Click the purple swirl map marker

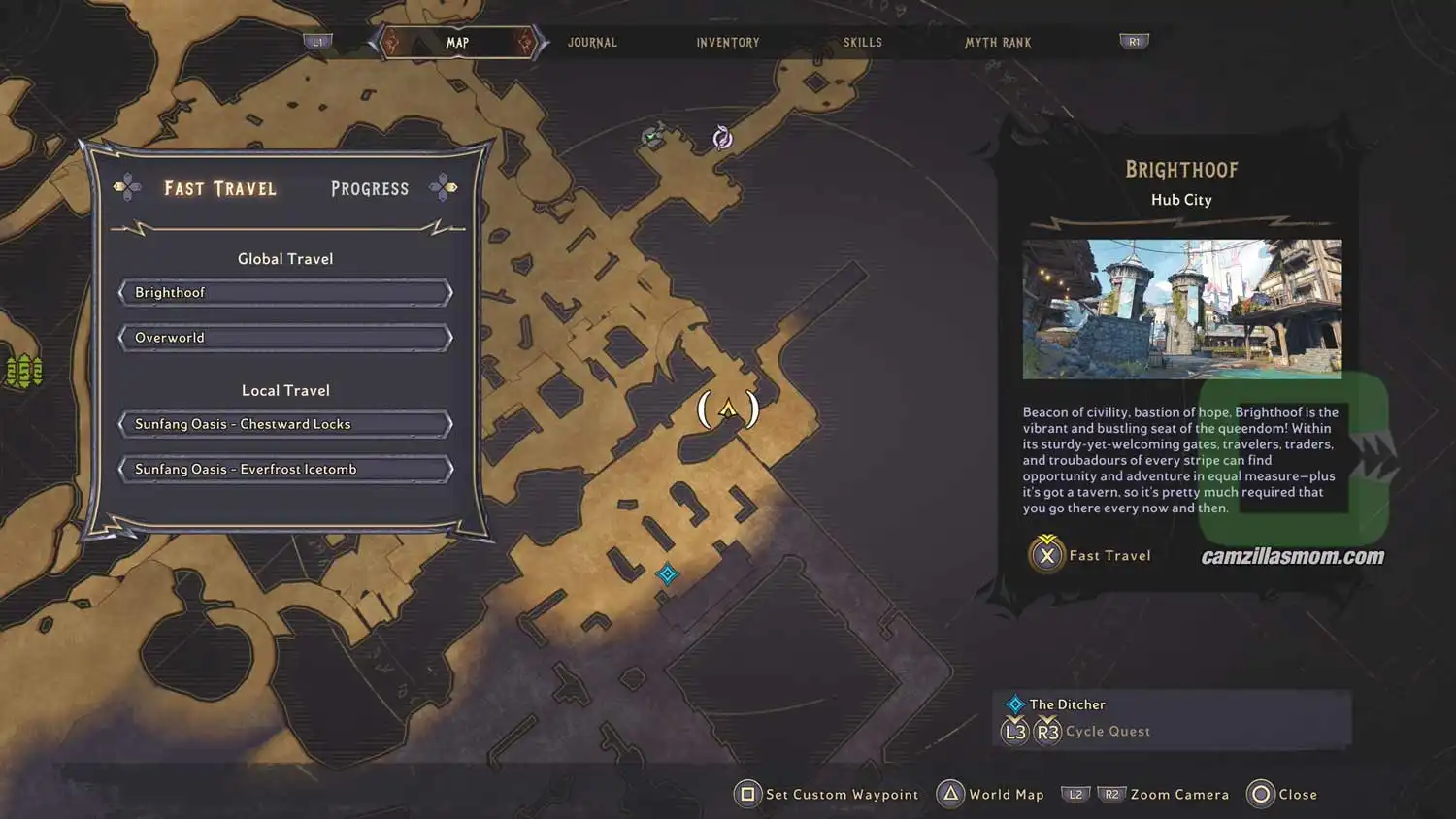(x=722, y=138)
